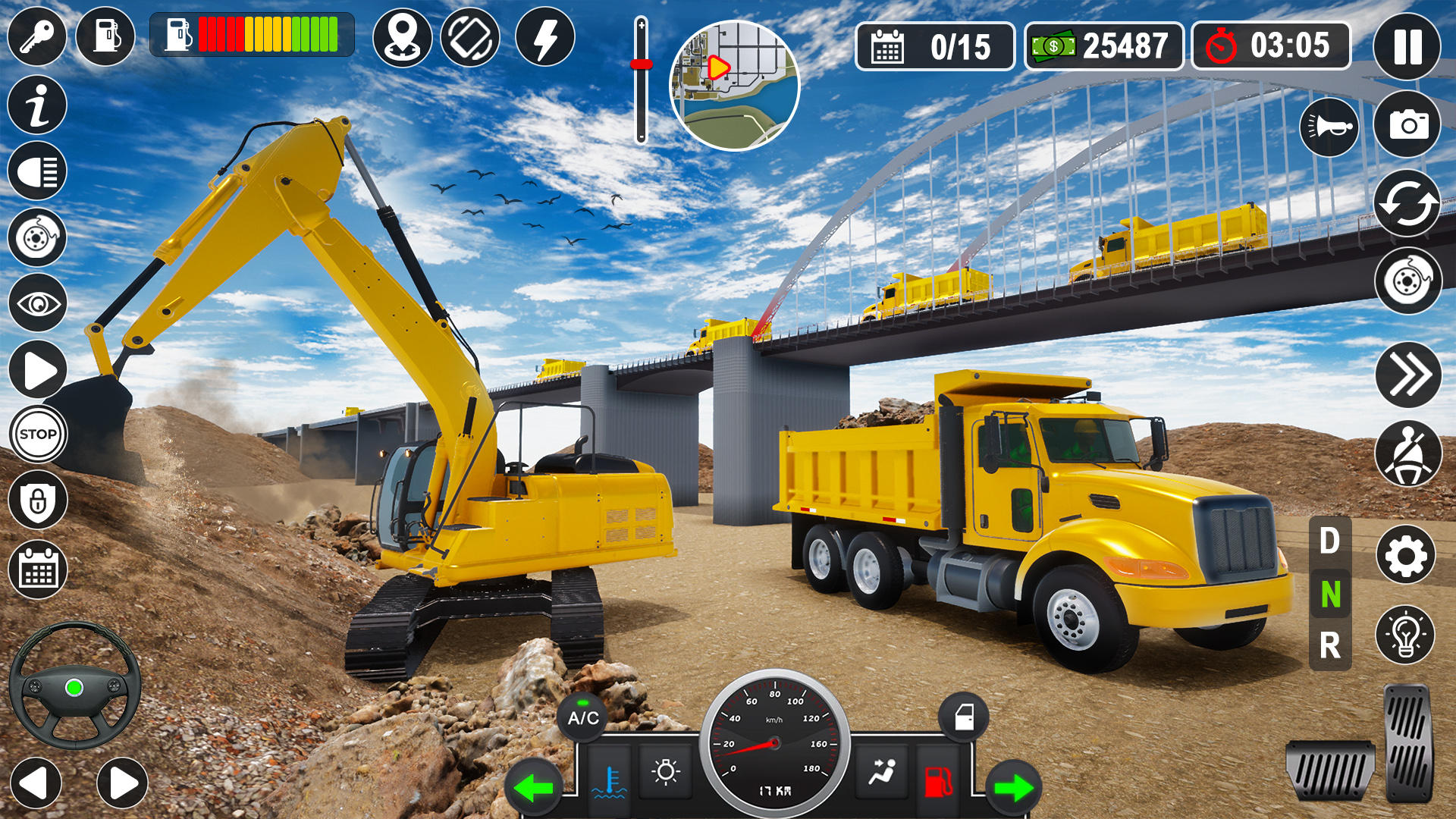Adjust the camera zoom slider
The height and width of the screenshot is (819, 1456).
pos(642,64)
